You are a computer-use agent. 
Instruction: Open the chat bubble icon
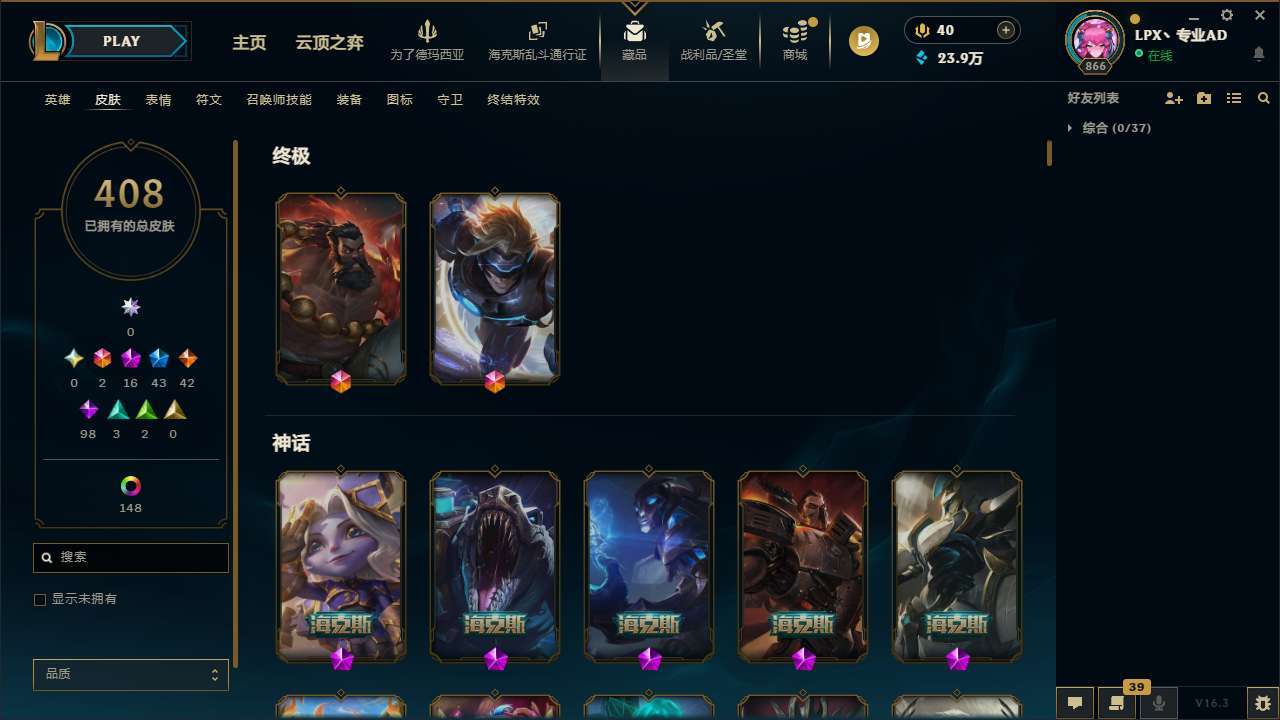coord(1075,702)
